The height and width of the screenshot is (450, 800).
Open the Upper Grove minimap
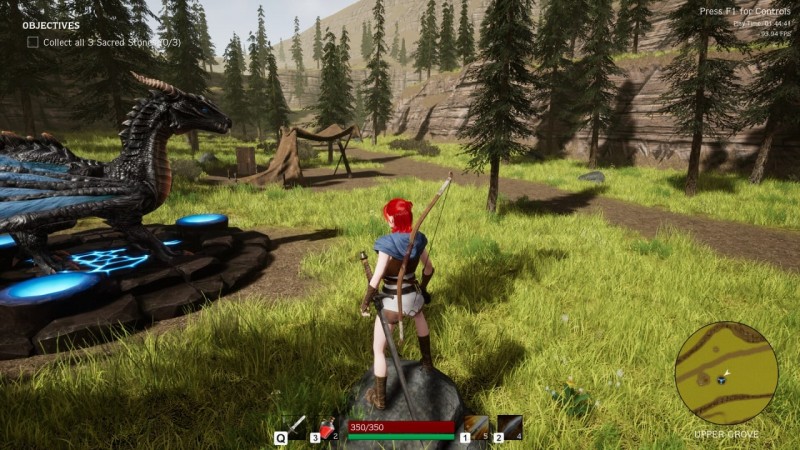726,373
